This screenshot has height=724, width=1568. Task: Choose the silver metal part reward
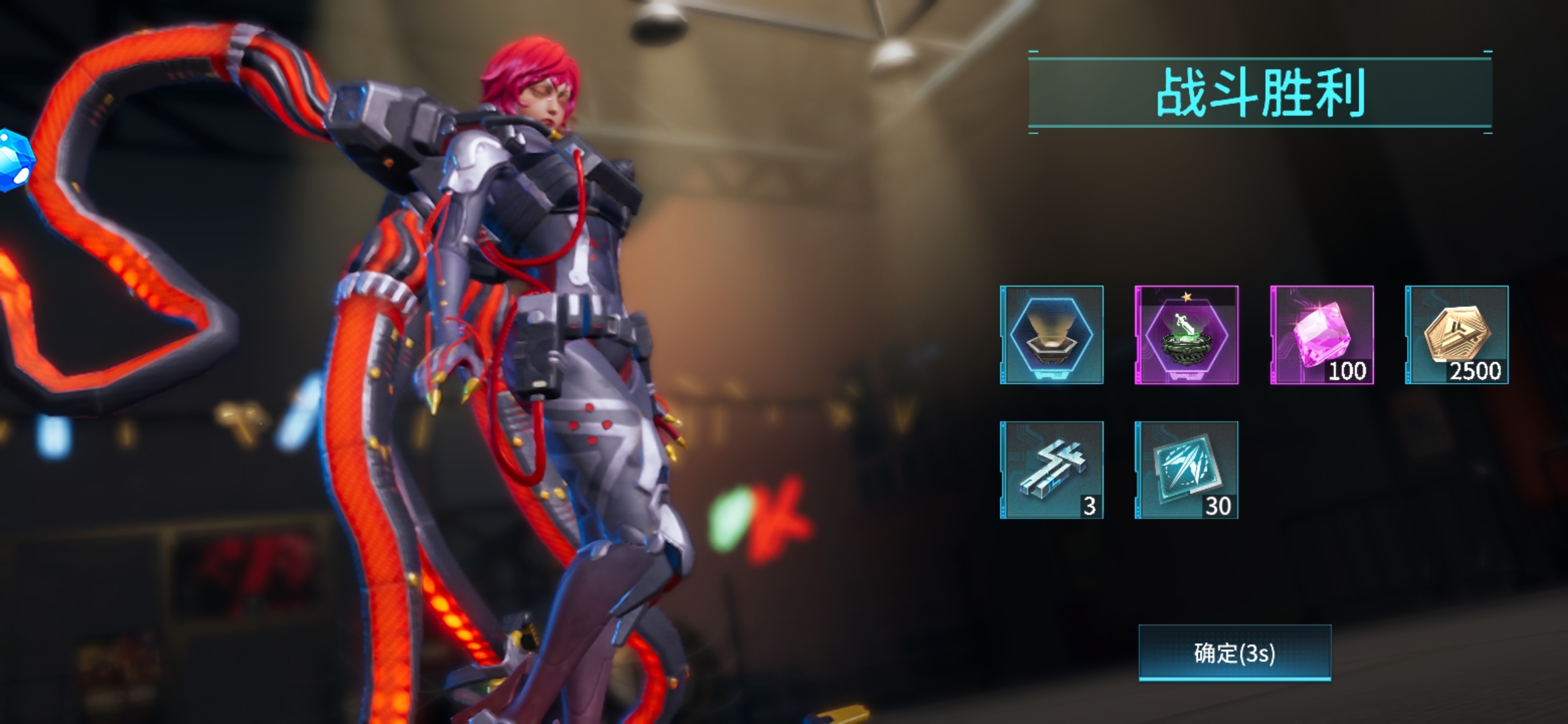click(1051, 470)
